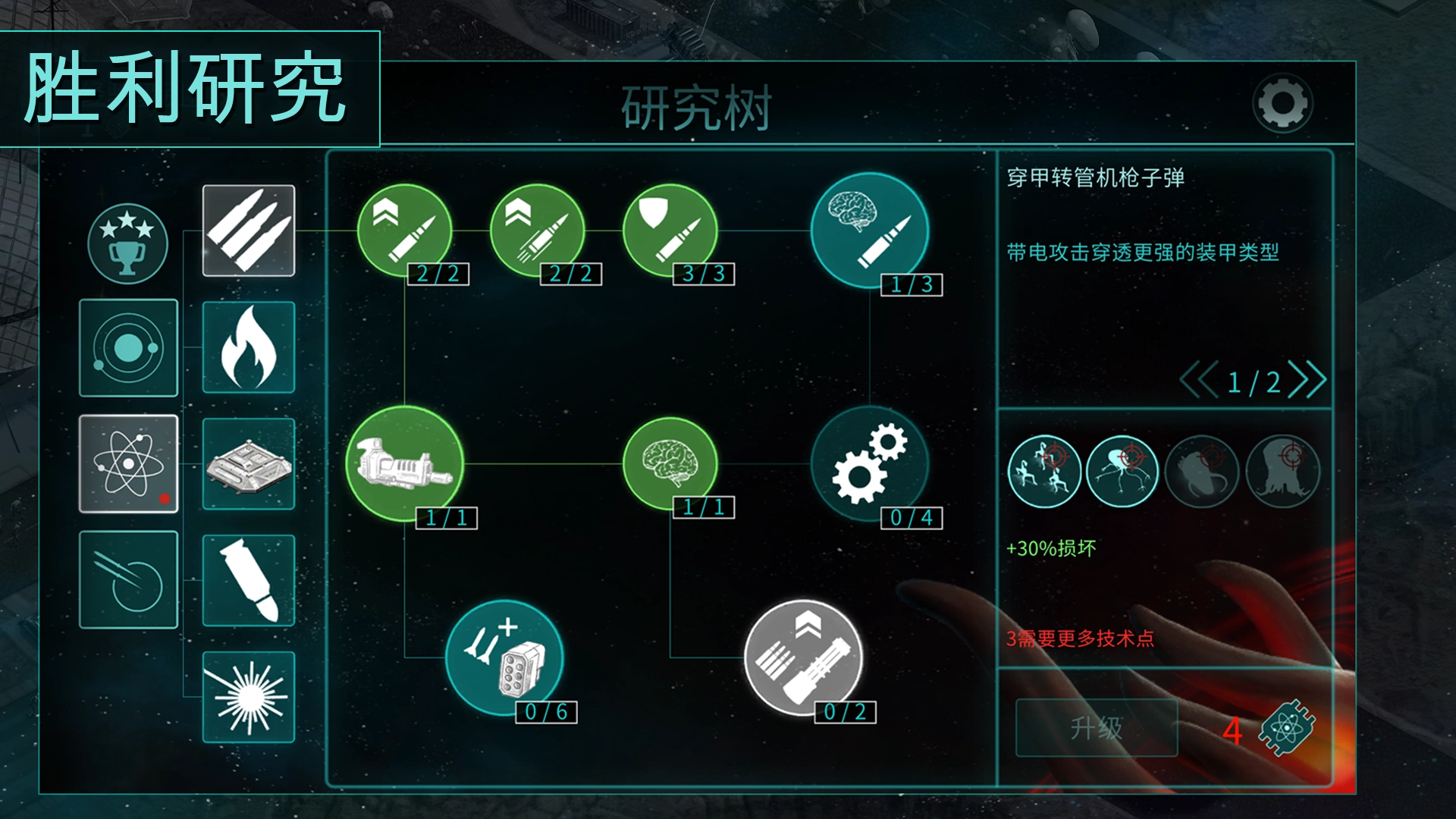Select the second enemy creature thumbnail
This screenshot has height=819, width=1456.
(1124, 471)
